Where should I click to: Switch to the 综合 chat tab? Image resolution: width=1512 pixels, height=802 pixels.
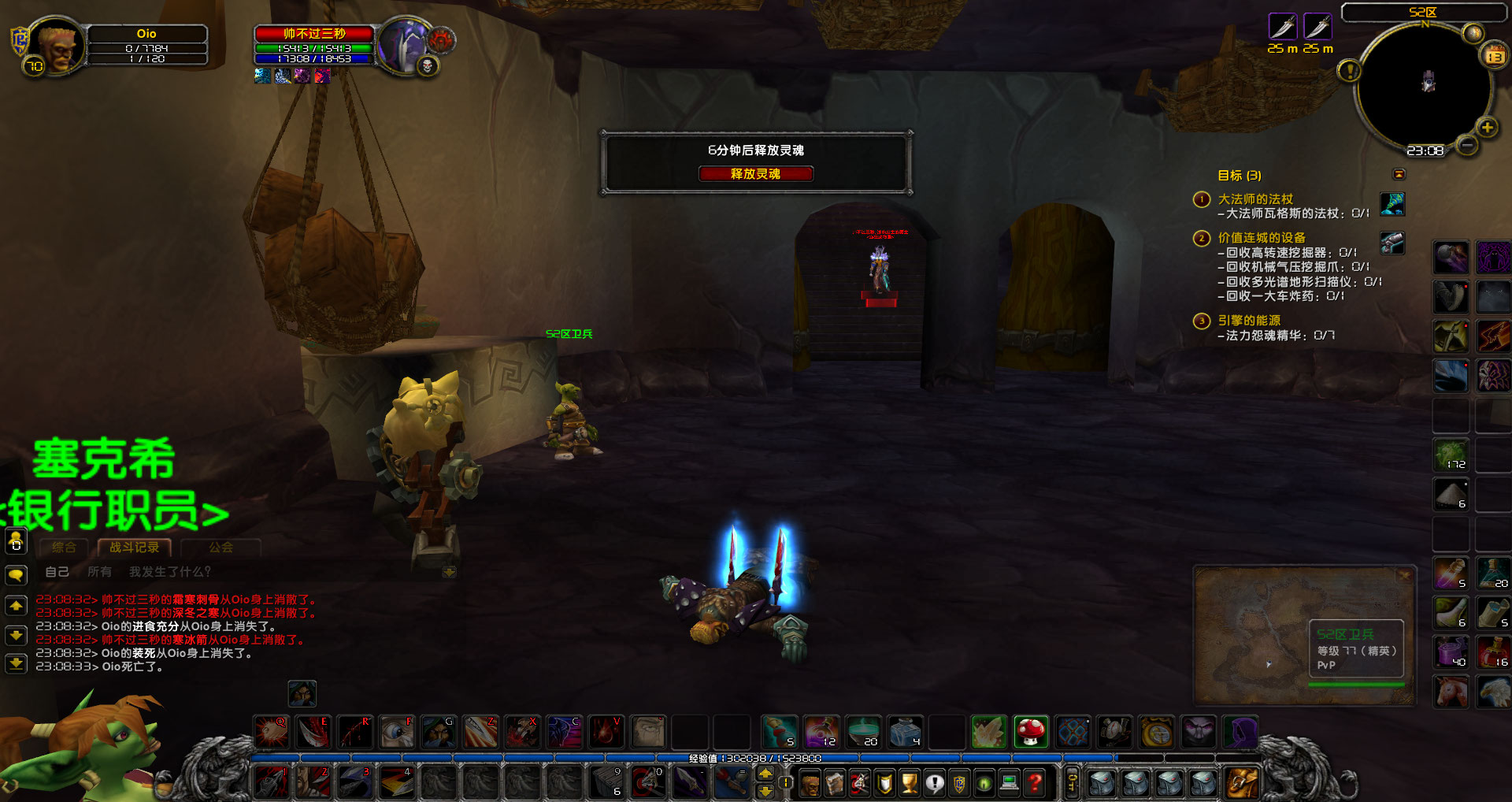tap(64, 547)
